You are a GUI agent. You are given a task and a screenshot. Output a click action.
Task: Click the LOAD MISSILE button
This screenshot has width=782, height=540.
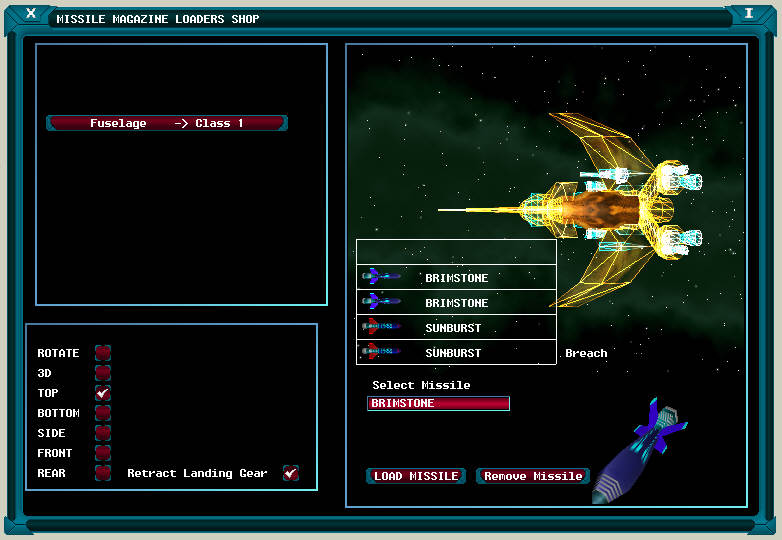pyautogui.click(x=416, y=476)
